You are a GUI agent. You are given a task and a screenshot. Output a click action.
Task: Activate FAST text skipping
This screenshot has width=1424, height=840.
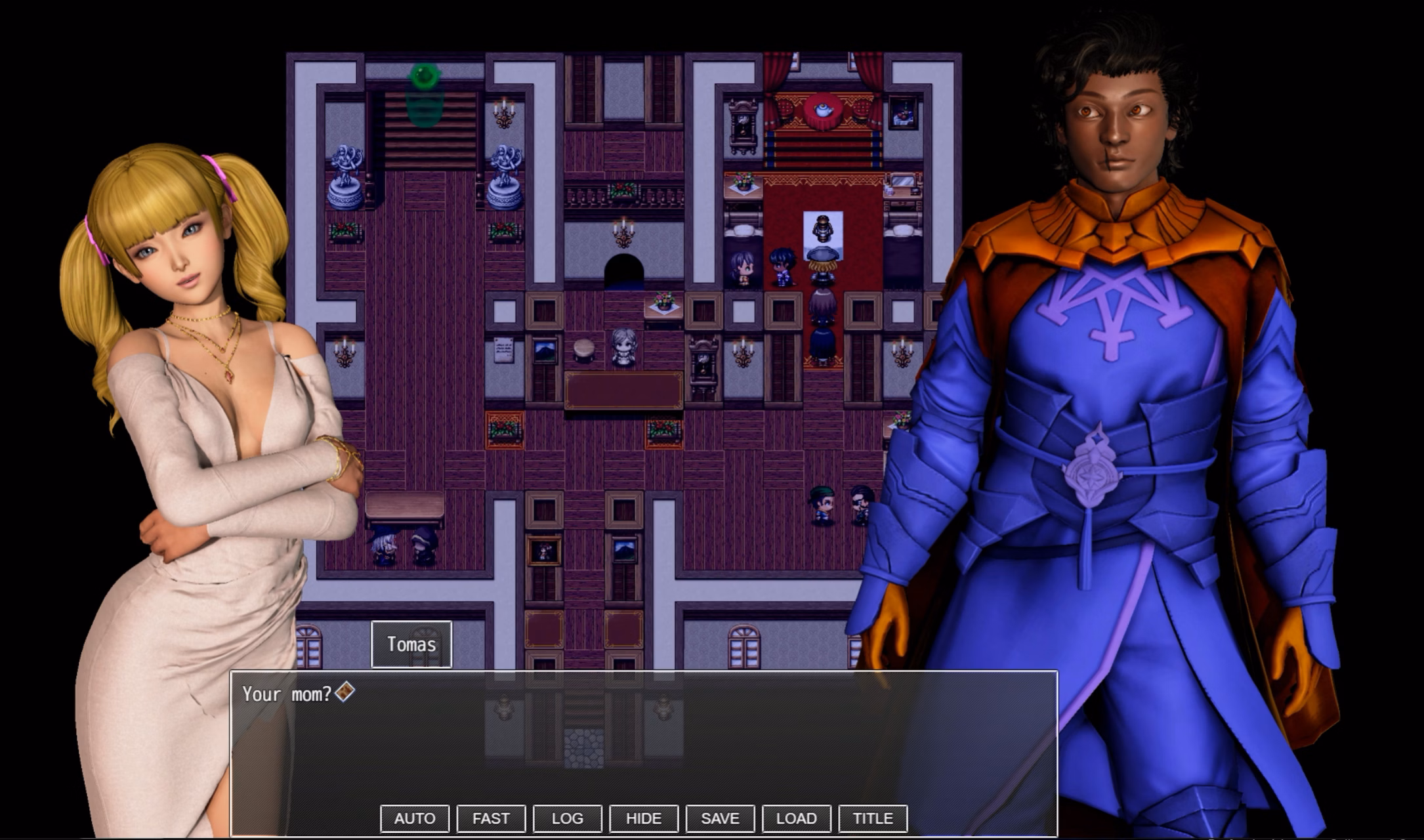coord(491,818)
